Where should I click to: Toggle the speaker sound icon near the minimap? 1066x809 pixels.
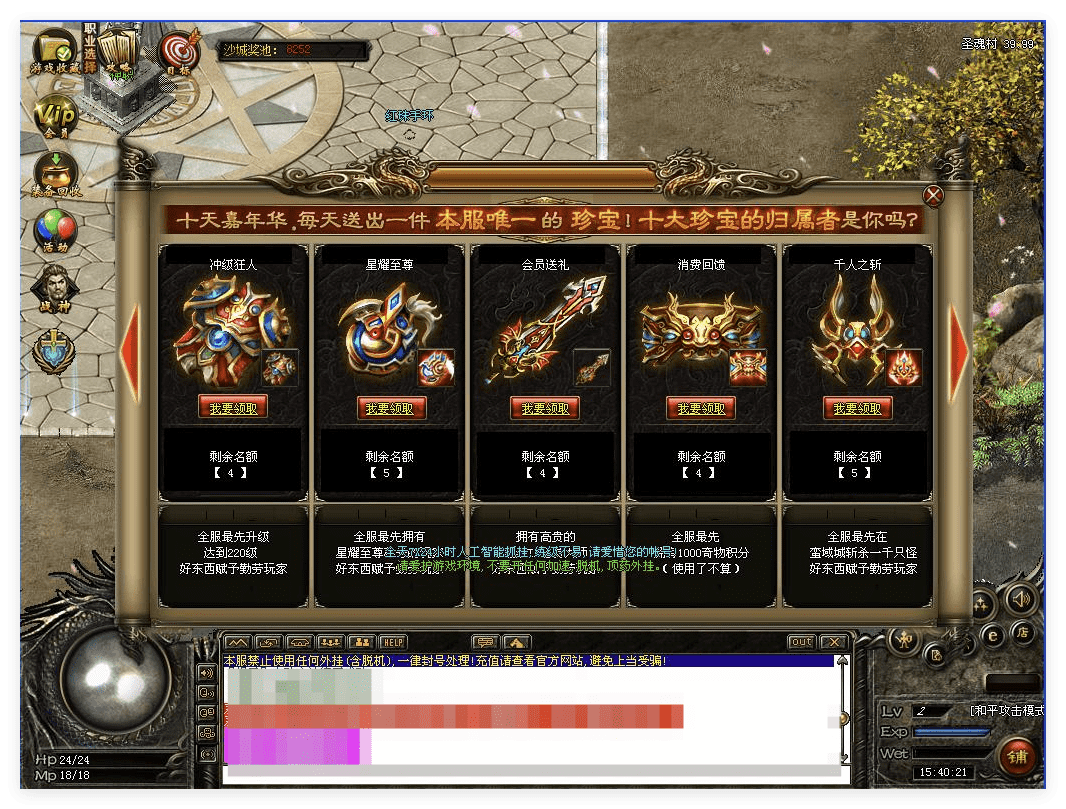coord(1020,598)
